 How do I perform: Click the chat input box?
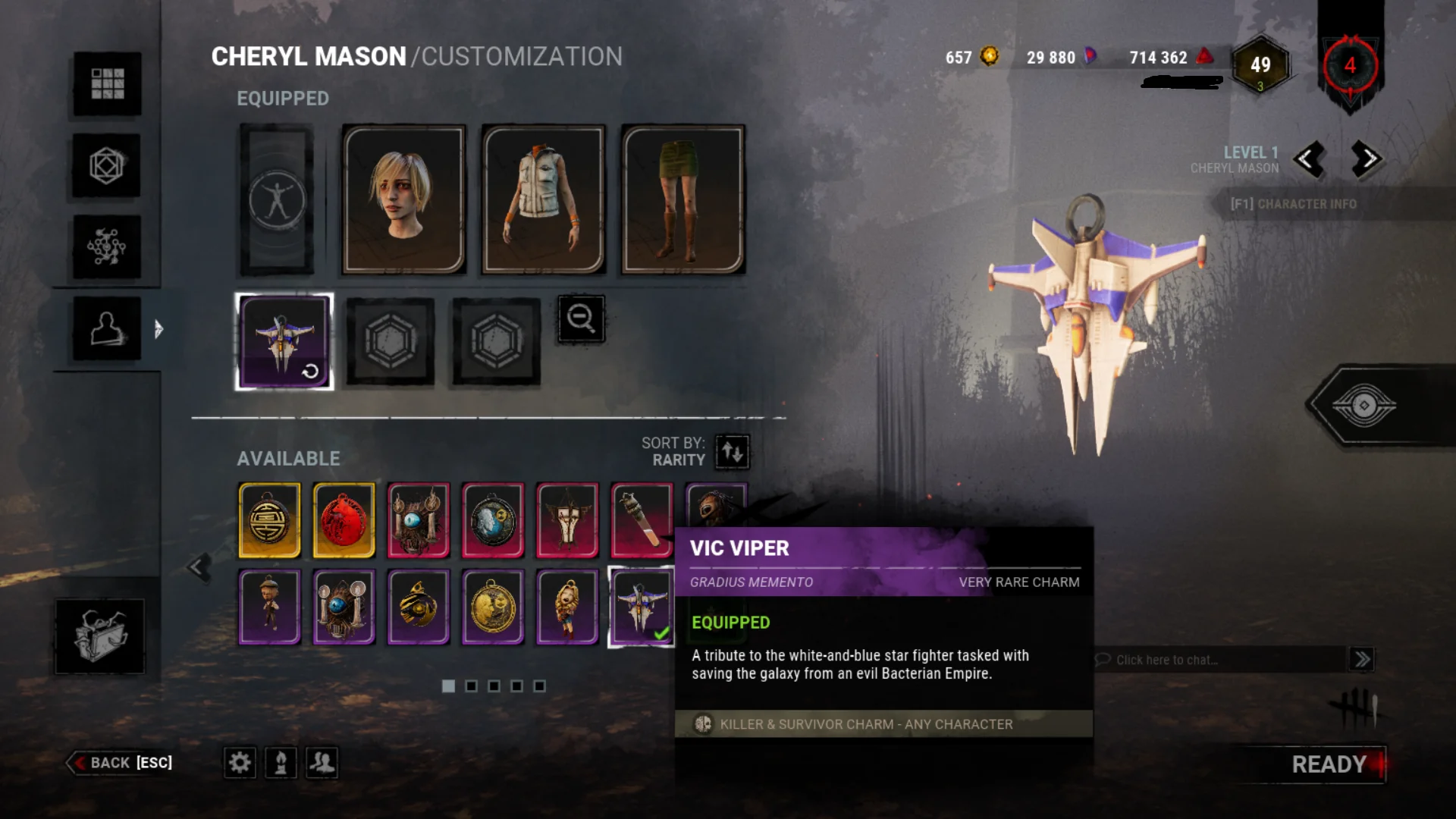pos(1221,660)
